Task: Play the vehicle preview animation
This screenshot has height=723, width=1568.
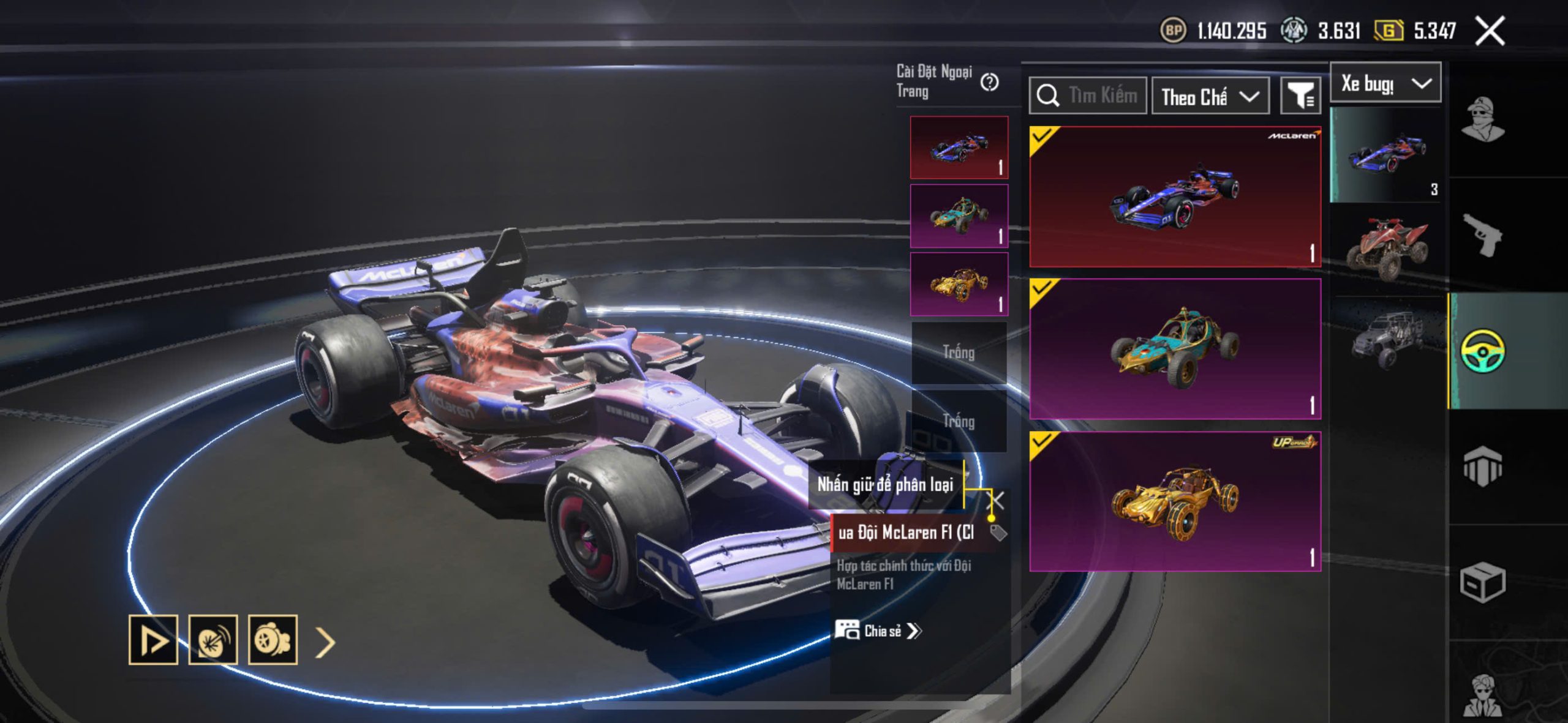Action: coord(153,640)
